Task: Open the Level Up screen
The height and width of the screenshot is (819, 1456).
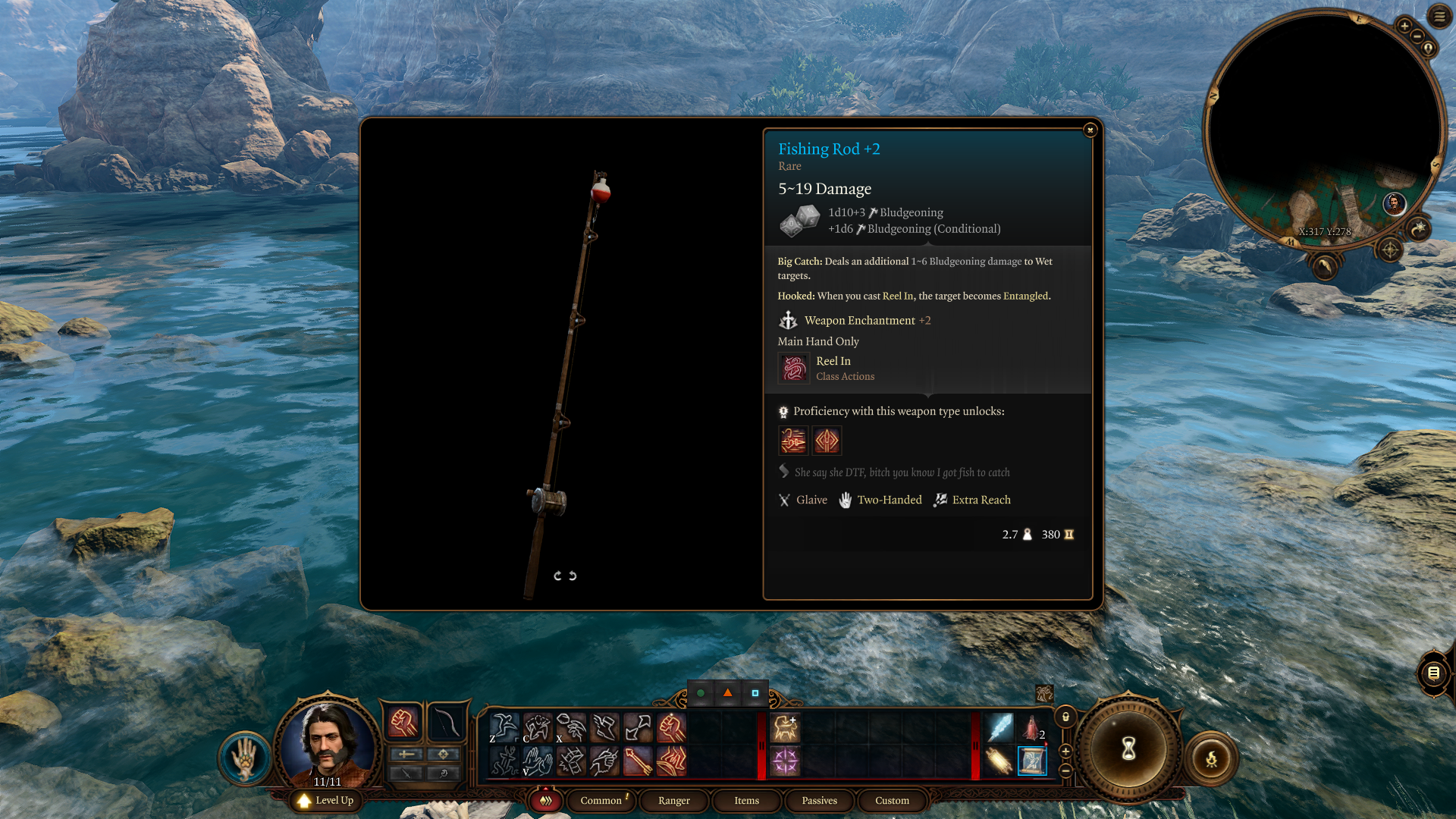Action: click(x=326, y=800)
